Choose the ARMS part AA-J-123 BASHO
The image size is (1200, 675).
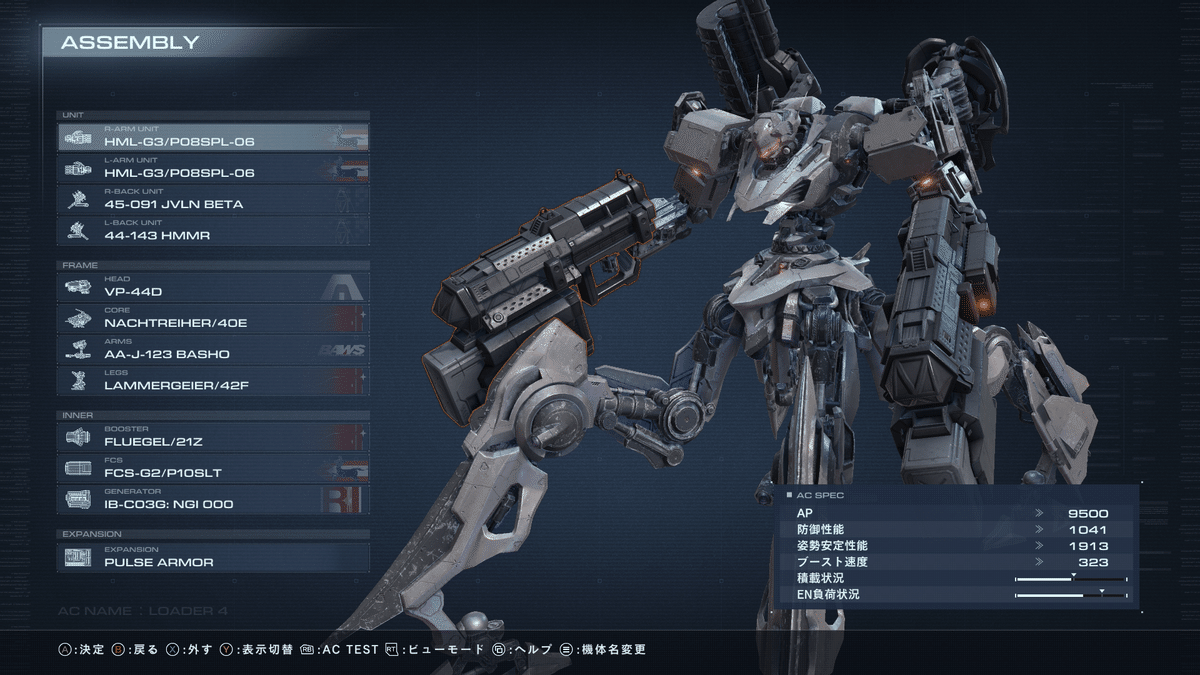[x=213, y=350]
